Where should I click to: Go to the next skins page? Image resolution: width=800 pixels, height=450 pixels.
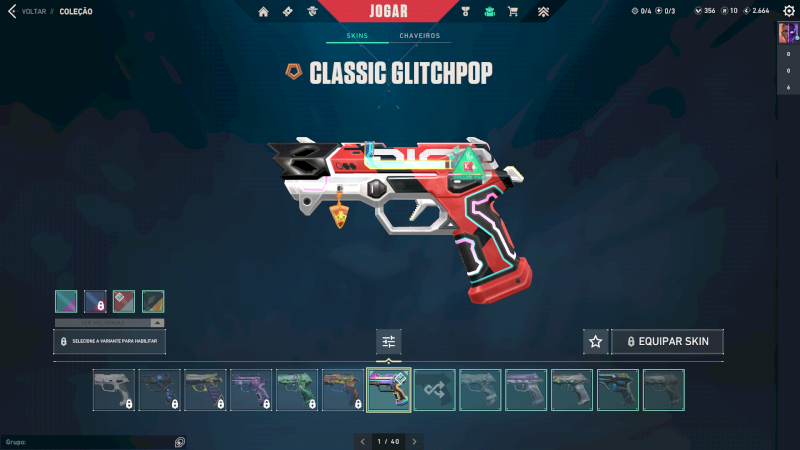tap(415, 441)
